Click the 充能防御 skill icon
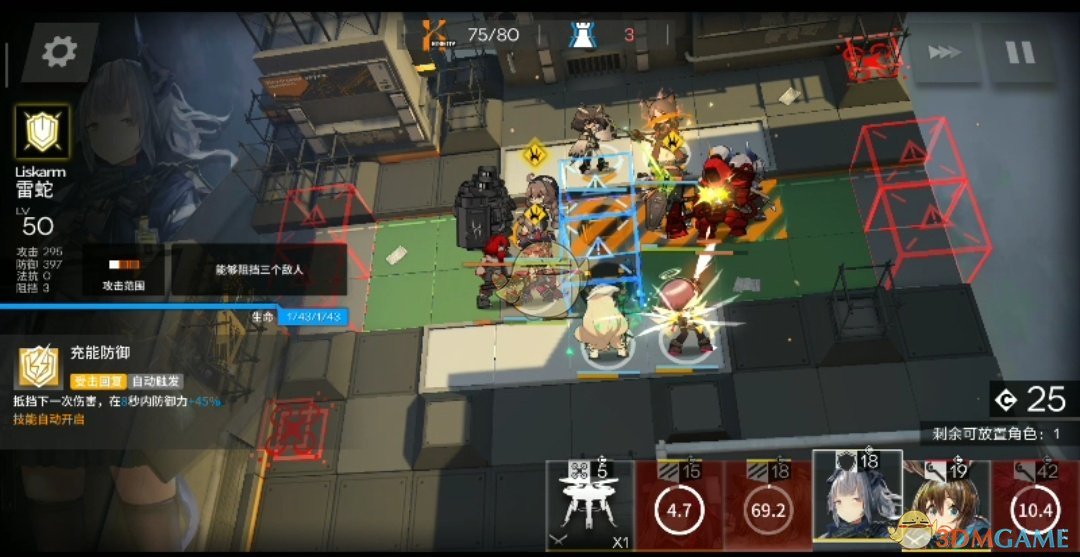1080x557 pixels. 39,367
